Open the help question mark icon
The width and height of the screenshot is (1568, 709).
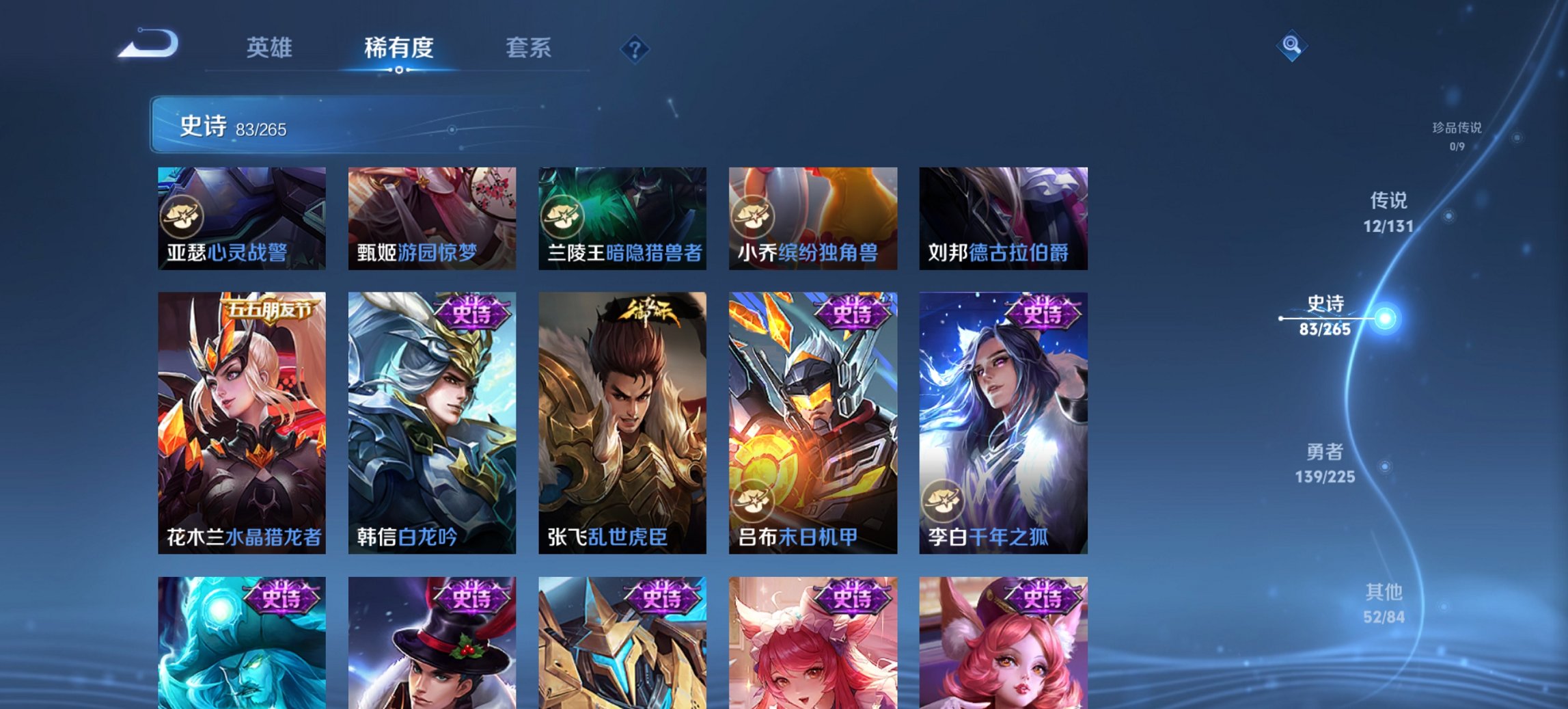635,48
